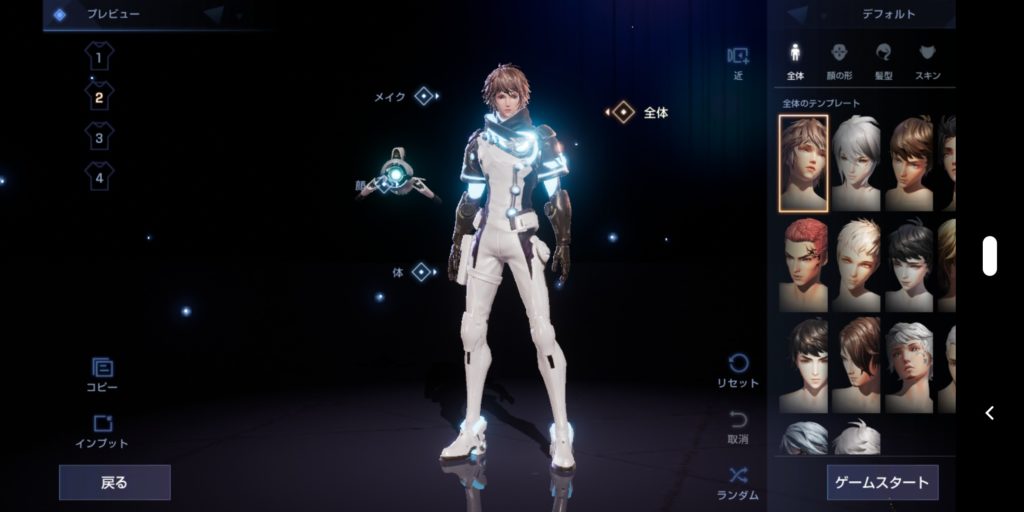Copy the character with コピー

click(x=101, y=377)
